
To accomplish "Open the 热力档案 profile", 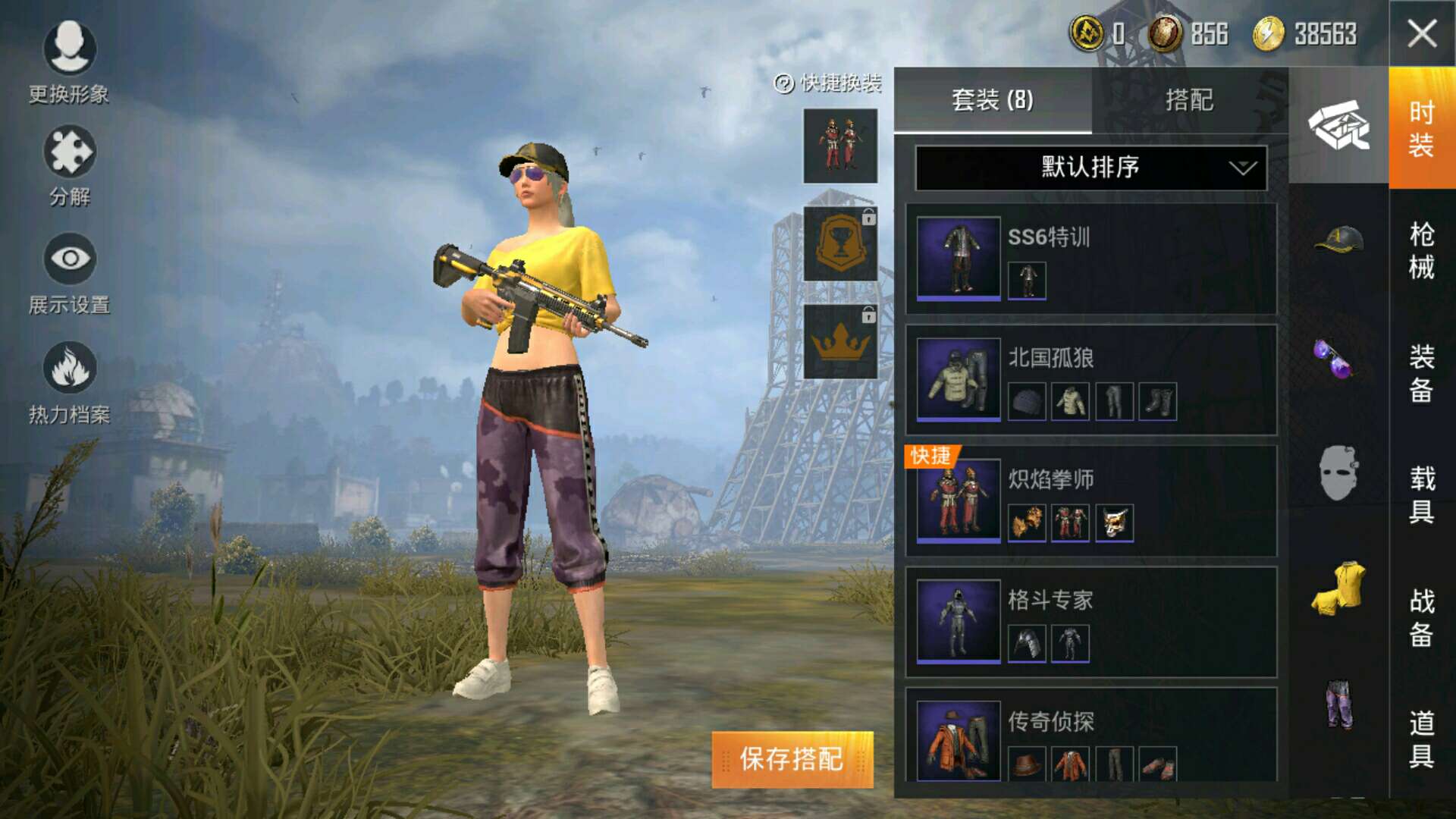I will pos(69,383).
